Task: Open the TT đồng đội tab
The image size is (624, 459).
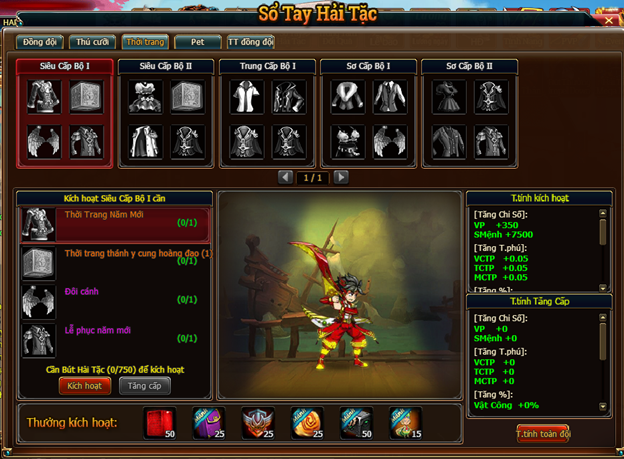Action: pyautogui.click(x=248, y=42)
